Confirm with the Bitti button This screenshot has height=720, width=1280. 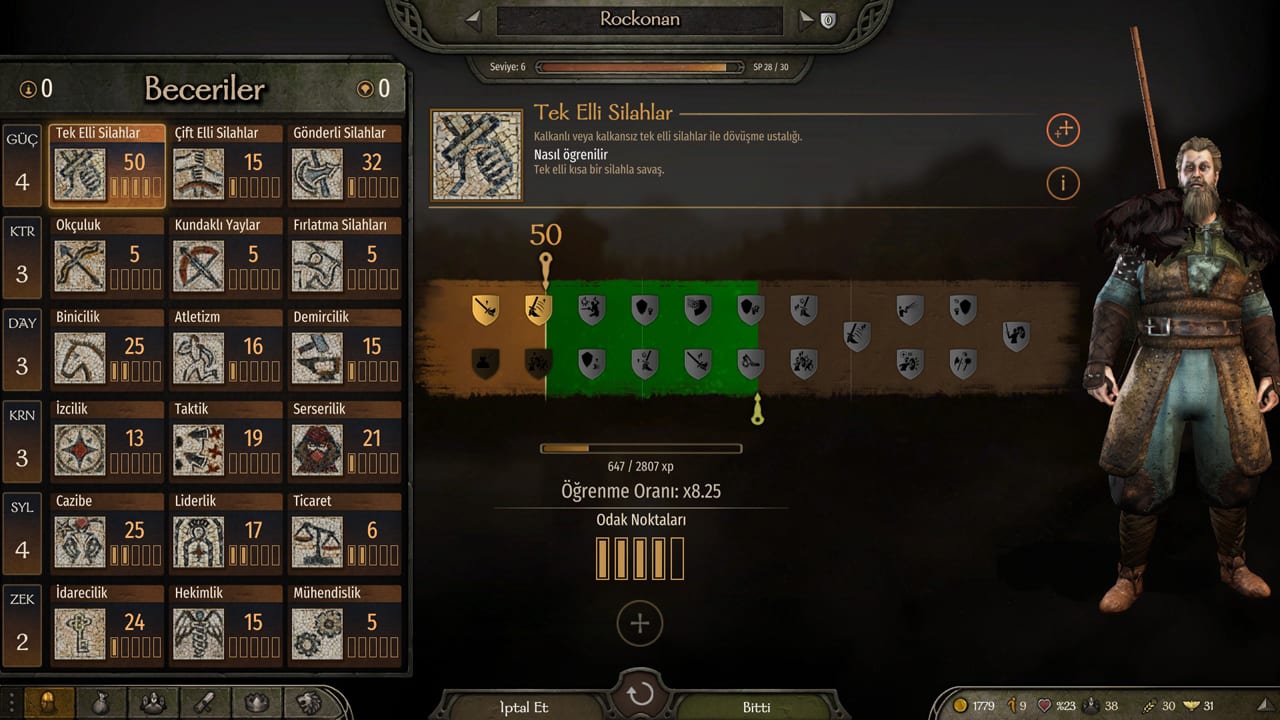pos(756,707)
